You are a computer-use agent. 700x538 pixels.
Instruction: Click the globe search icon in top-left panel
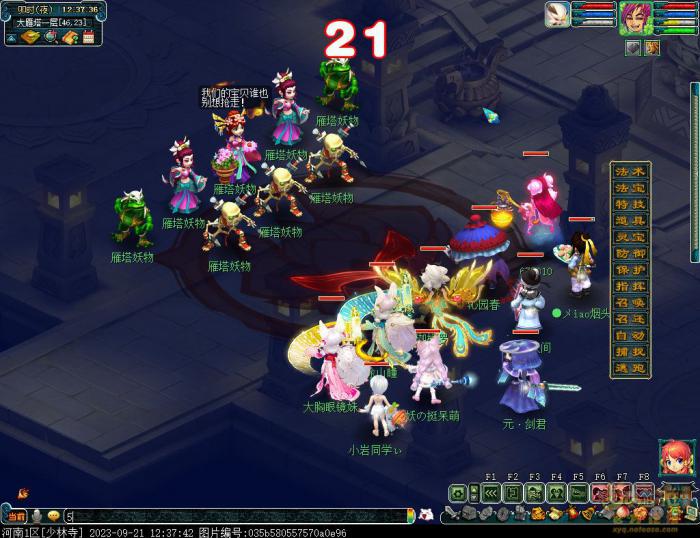[x=50, y=37]
